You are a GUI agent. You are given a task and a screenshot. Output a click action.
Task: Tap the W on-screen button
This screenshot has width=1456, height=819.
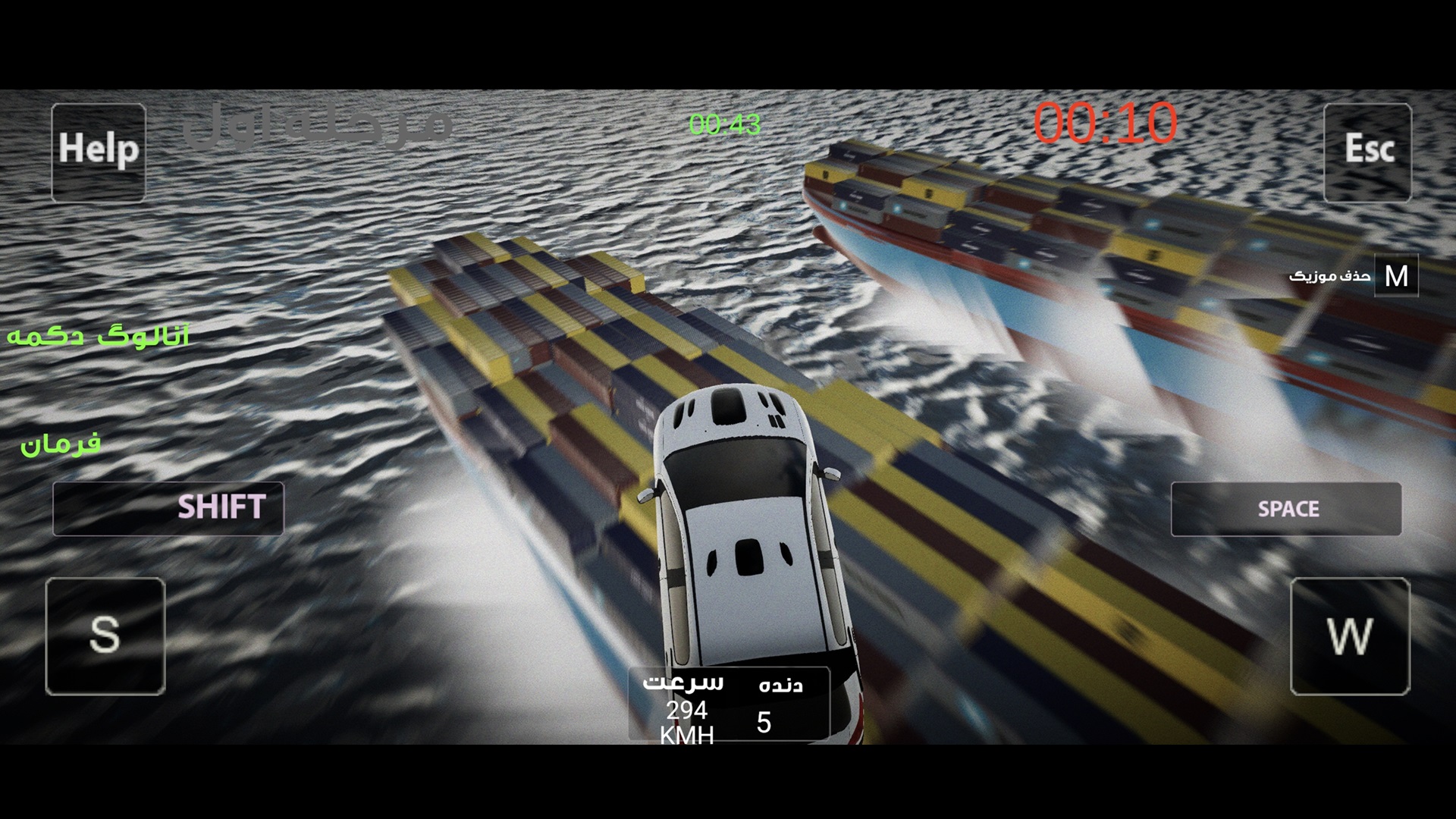[1350, 635]
